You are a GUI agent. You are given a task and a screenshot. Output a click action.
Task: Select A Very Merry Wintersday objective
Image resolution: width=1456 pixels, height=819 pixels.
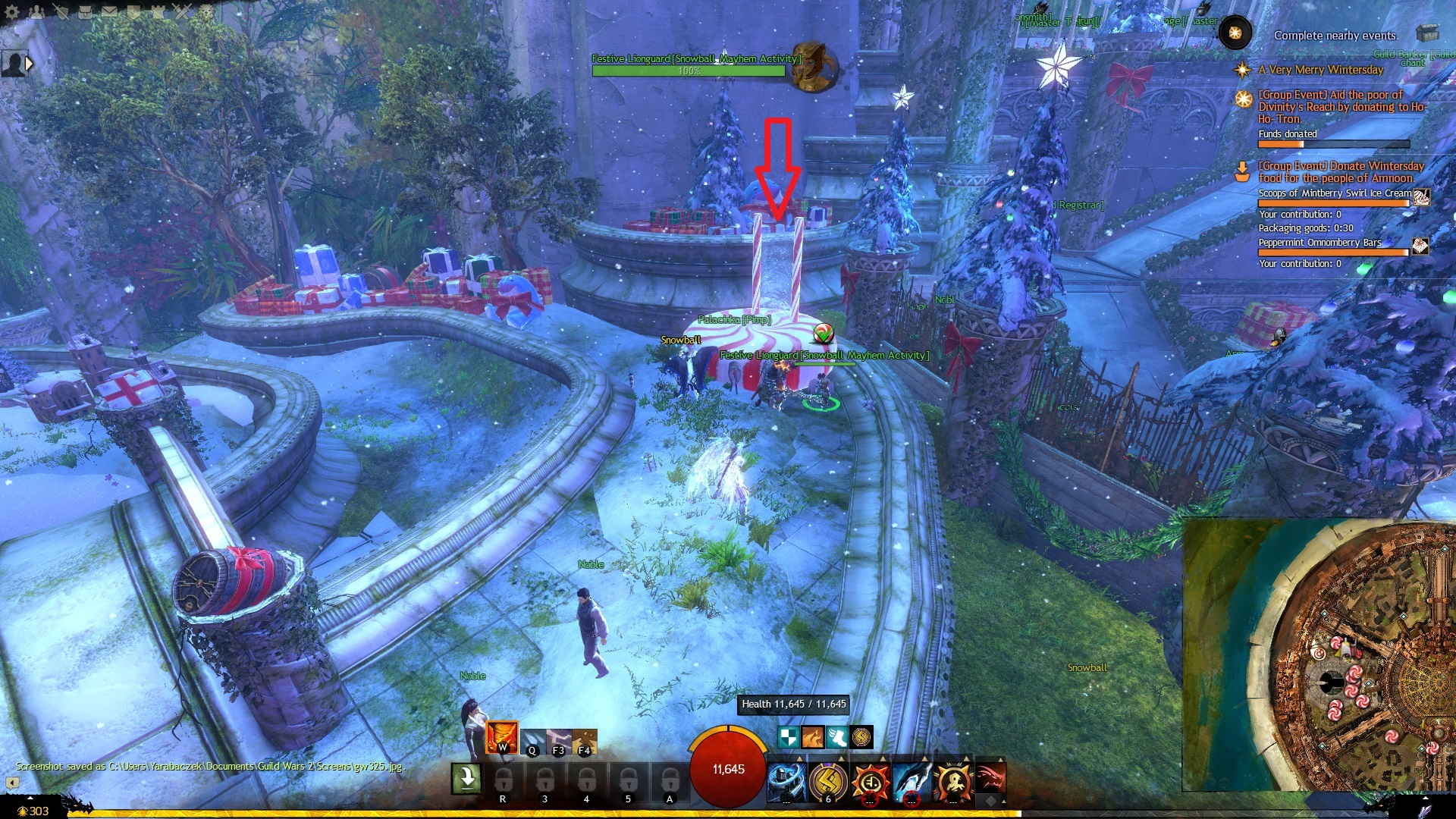click(1320, 70)
